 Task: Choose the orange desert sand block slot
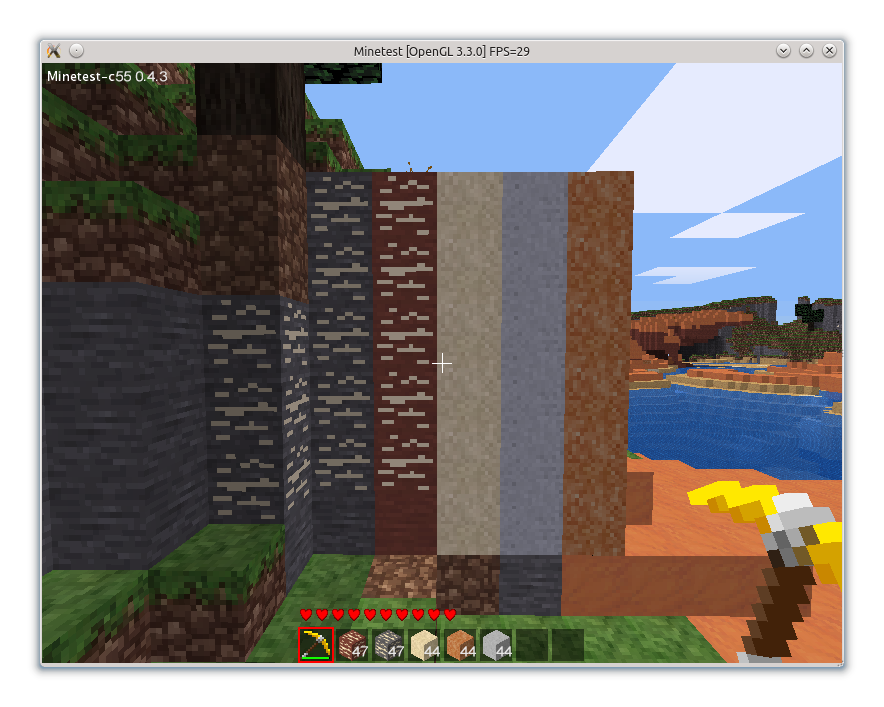[460, 645]
